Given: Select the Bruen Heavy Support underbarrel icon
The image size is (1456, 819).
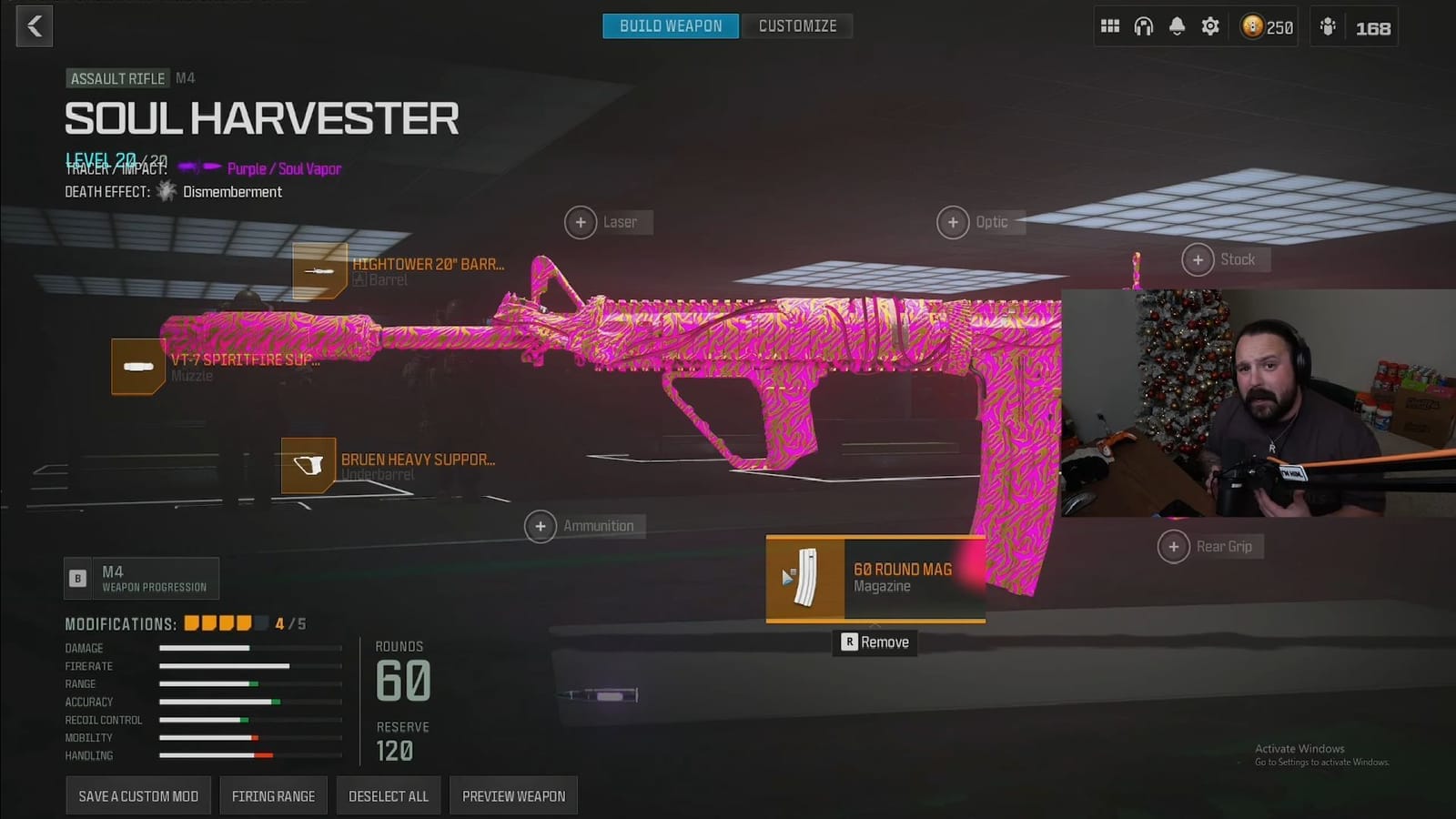Looking at the screenshot, I should [308, 465].
